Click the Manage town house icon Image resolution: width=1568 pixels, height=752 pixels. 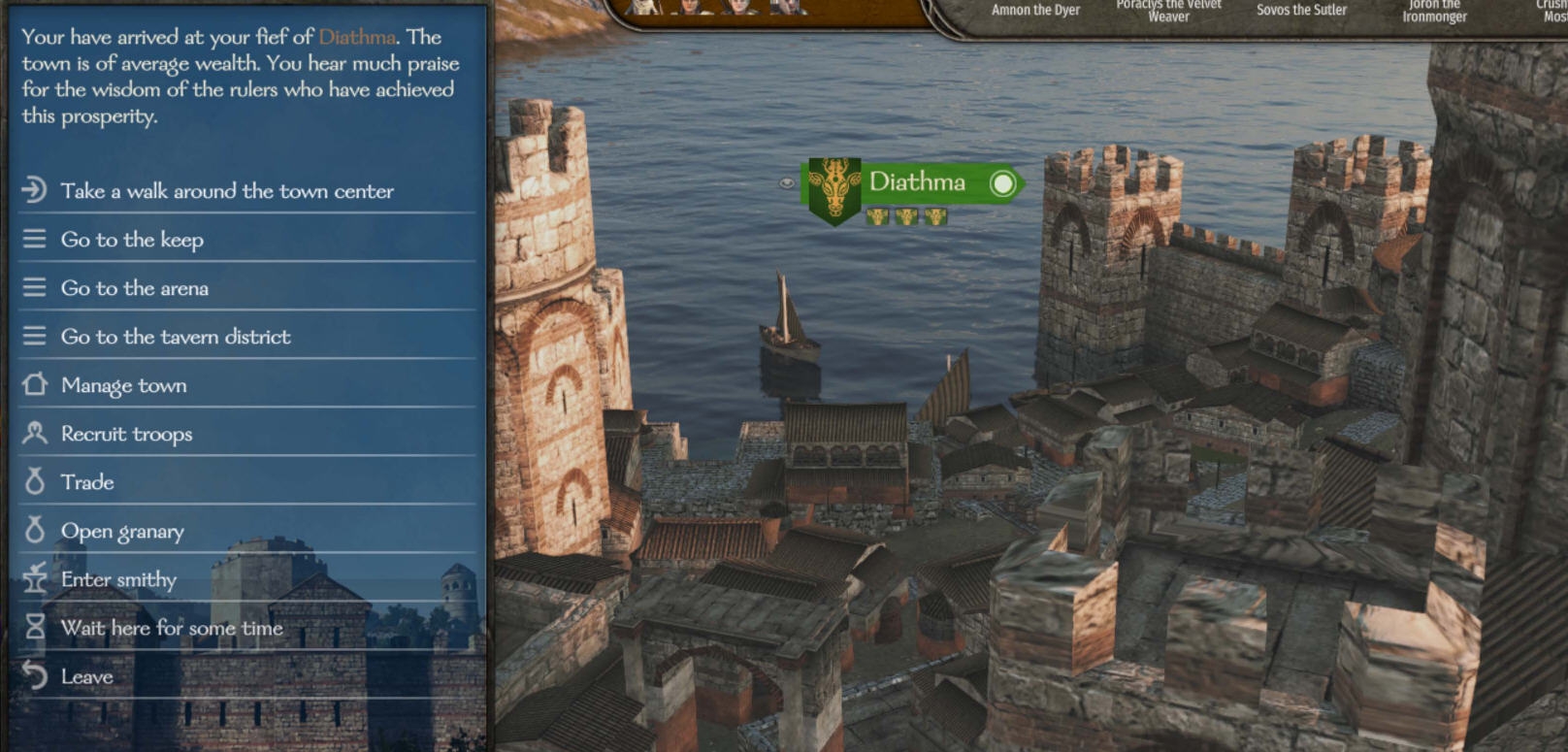tap(34, 385)
